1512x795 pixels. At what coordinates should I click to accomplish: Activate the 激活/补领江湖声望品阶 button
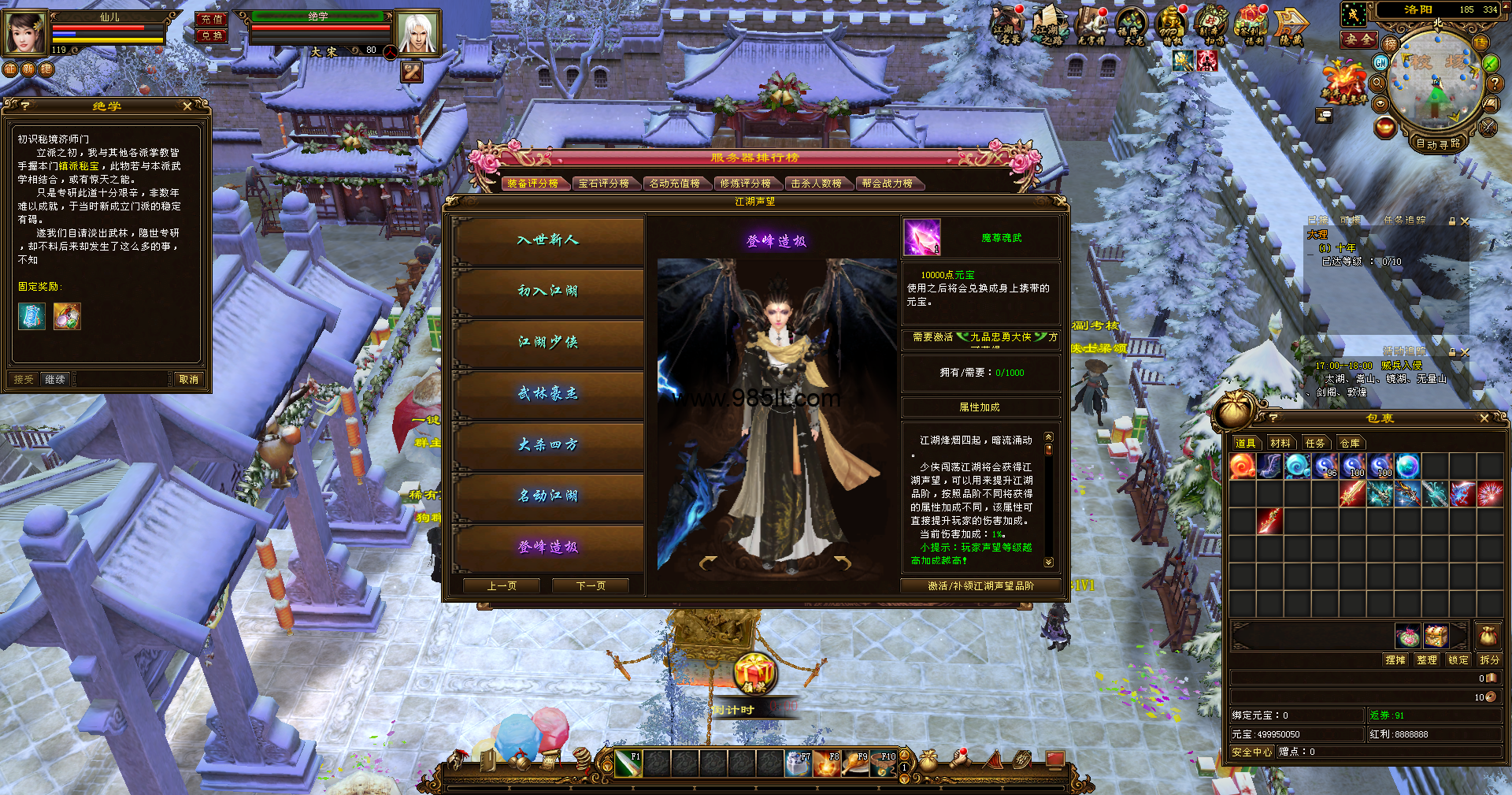tap(980, 585)
